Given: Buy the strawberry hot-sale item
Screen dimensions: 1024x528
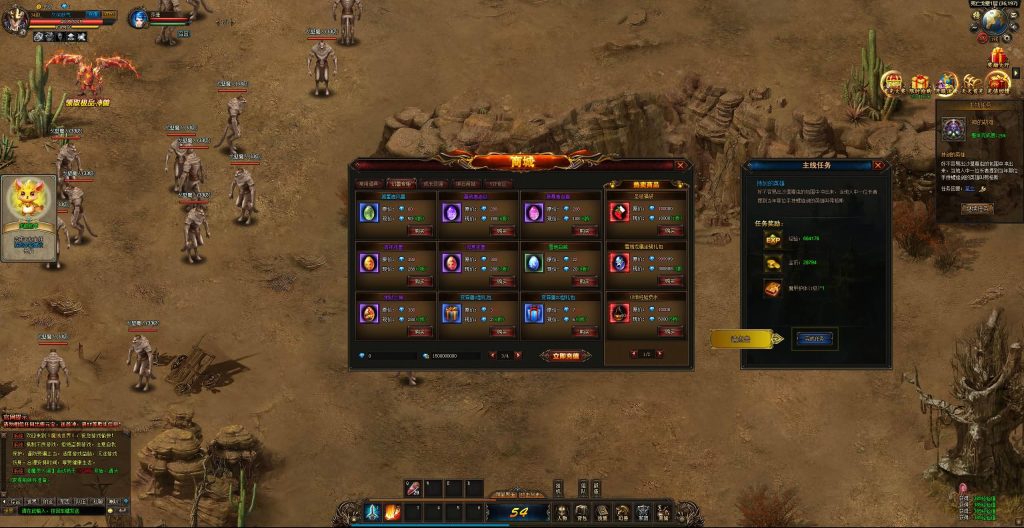Looking at the screenshot, I should [x=668, y=229].
